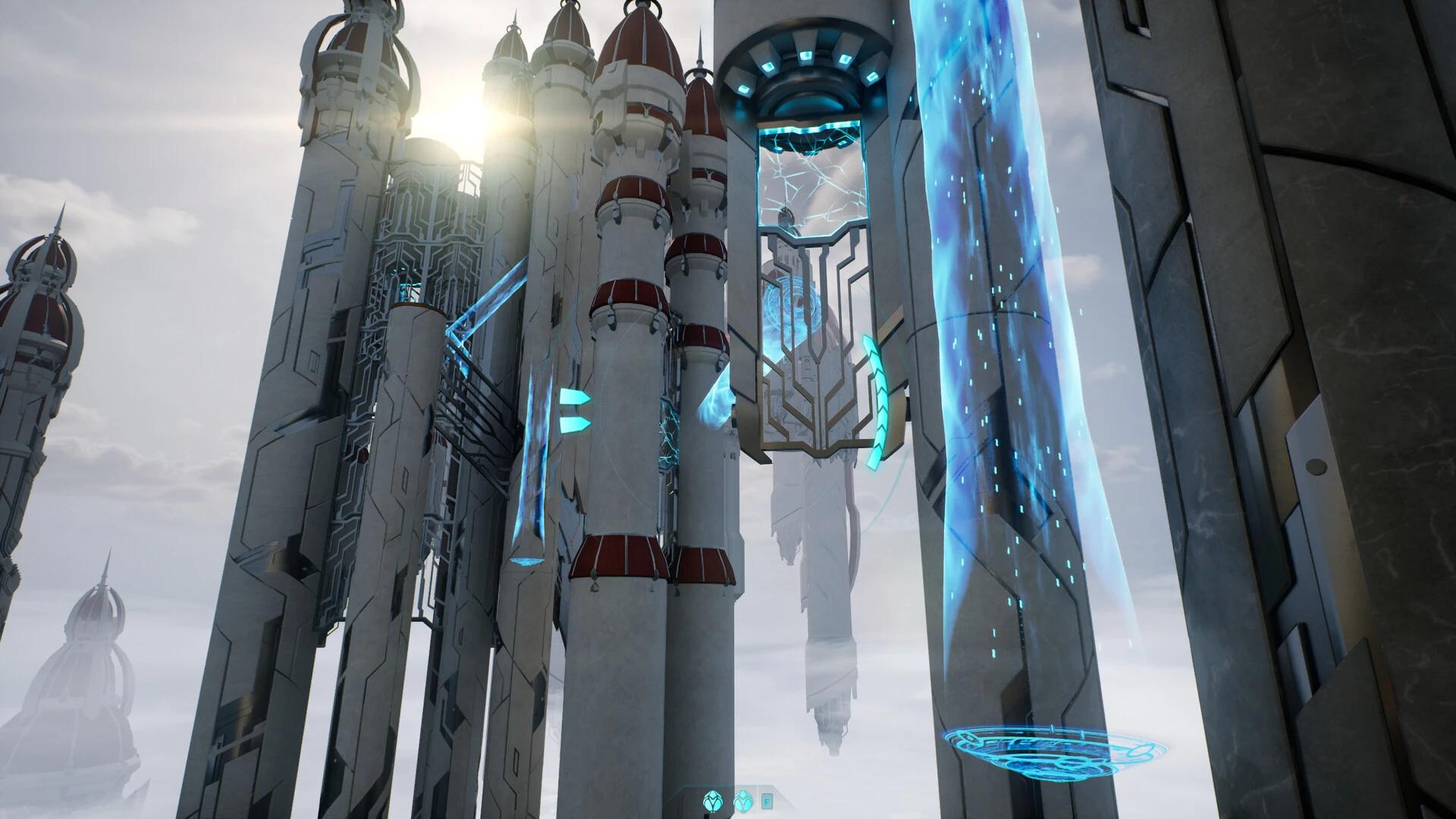Select the filled ability emblem icon
This screenshot has height=819, width=1456.
[x=713, y=802]
